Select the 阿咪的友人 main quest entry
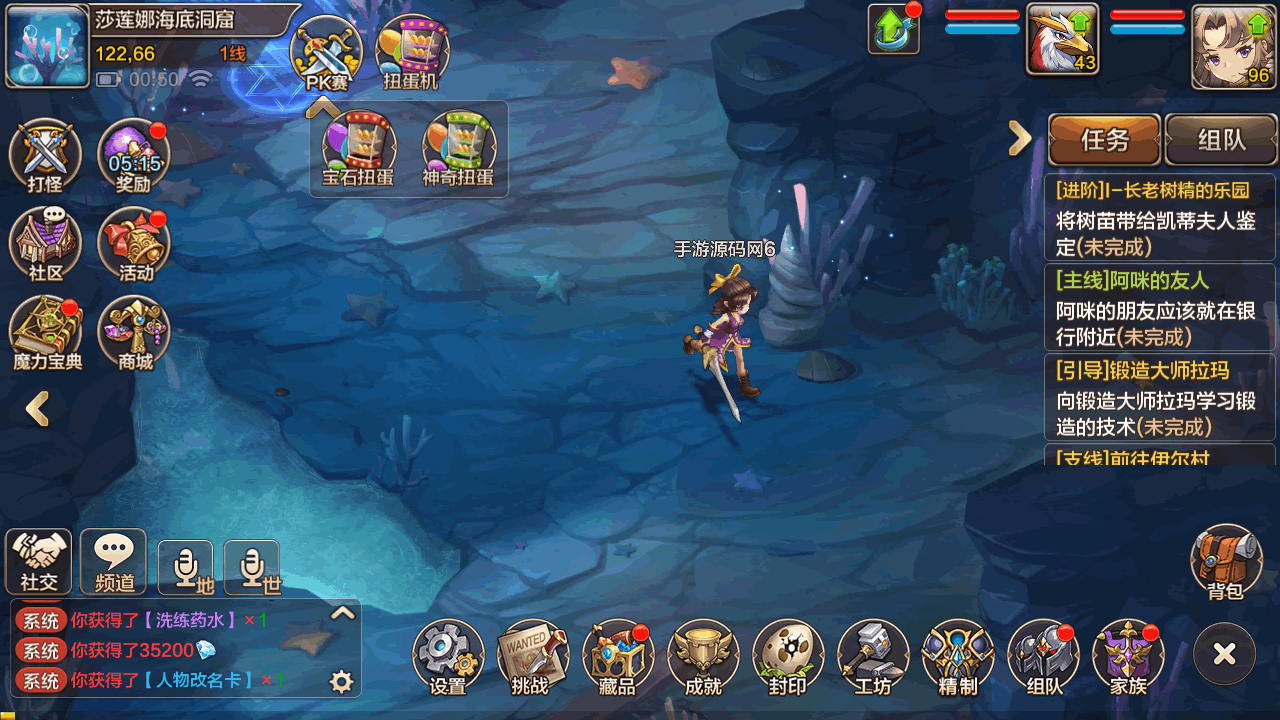The image size is (1280, 720). coord(1159,308)
